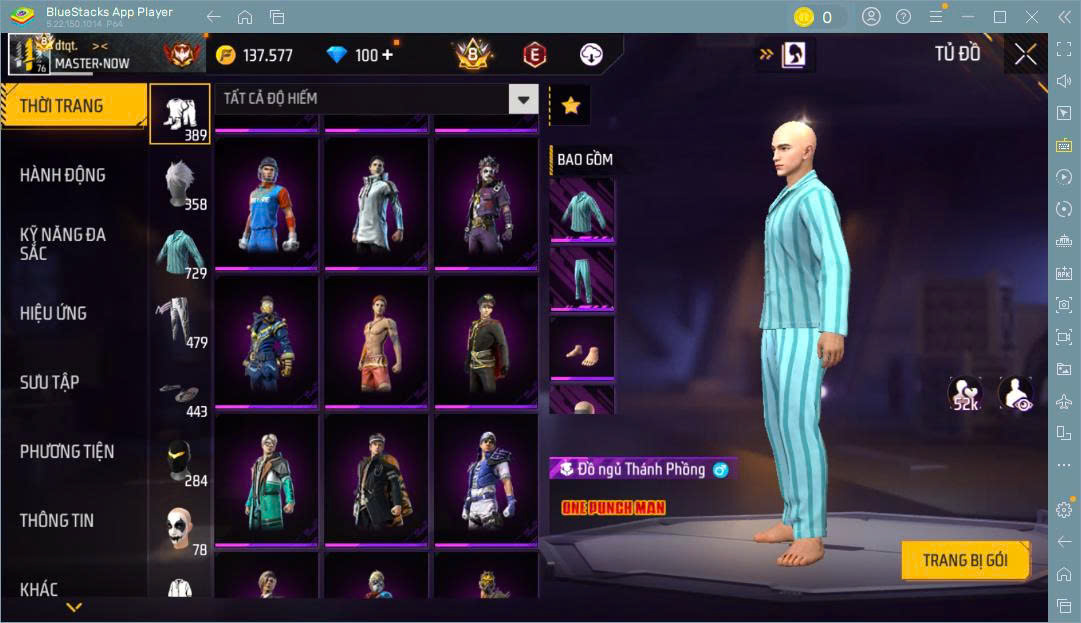Screen dimensions: 1081x623
Task: Show the THÔNG TIN tab
Action: tap(57, 520)
